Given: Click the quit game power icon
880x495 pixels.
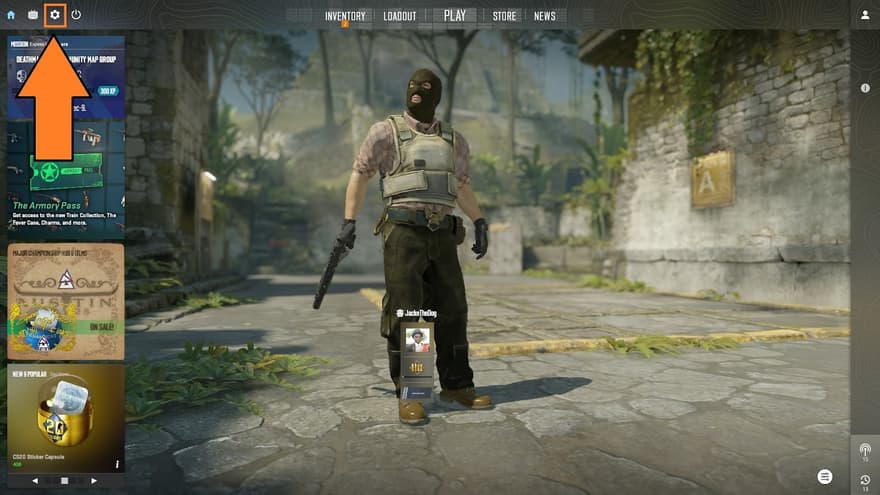Looking at the screenshot, I should click(x=76, y=15).
